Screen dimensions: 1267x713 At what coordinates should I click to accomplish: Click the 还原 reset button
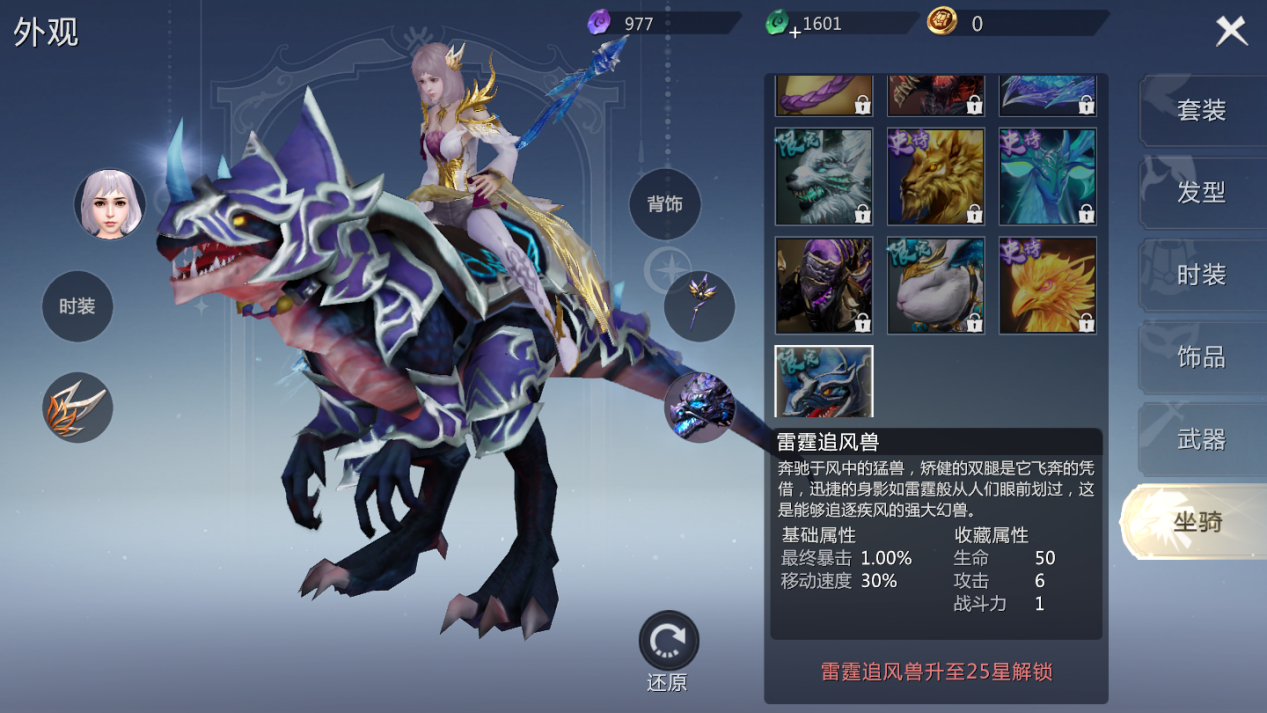click(668, 642)
